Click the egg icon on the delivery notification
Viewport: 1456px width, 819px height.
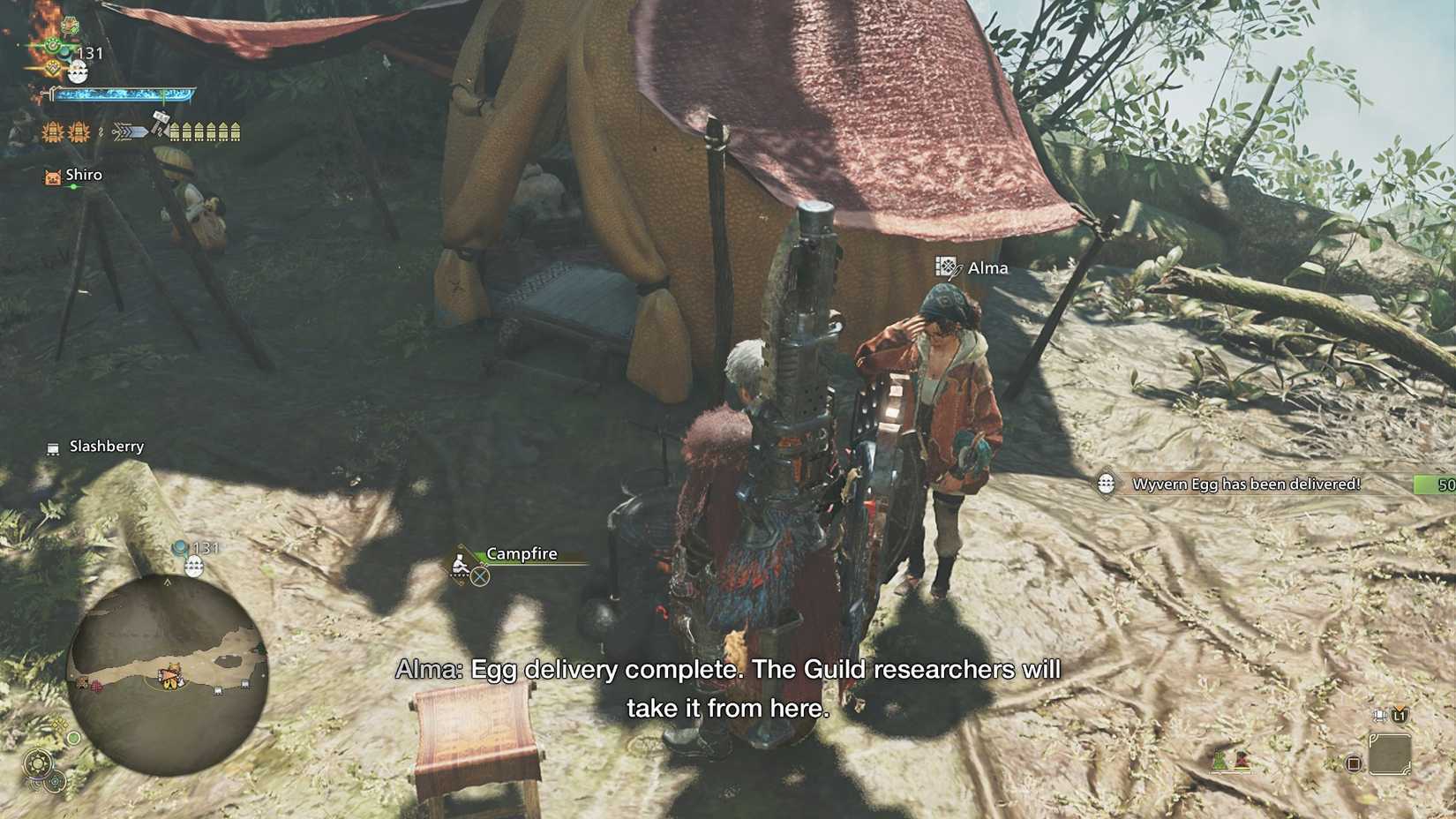click(1105, 484)
